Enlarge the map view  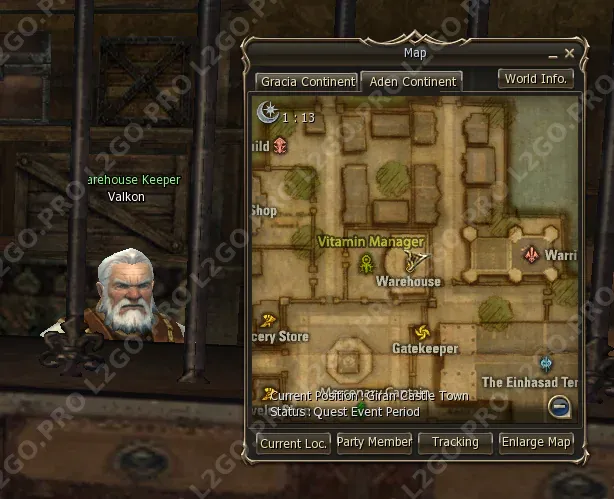536,442
